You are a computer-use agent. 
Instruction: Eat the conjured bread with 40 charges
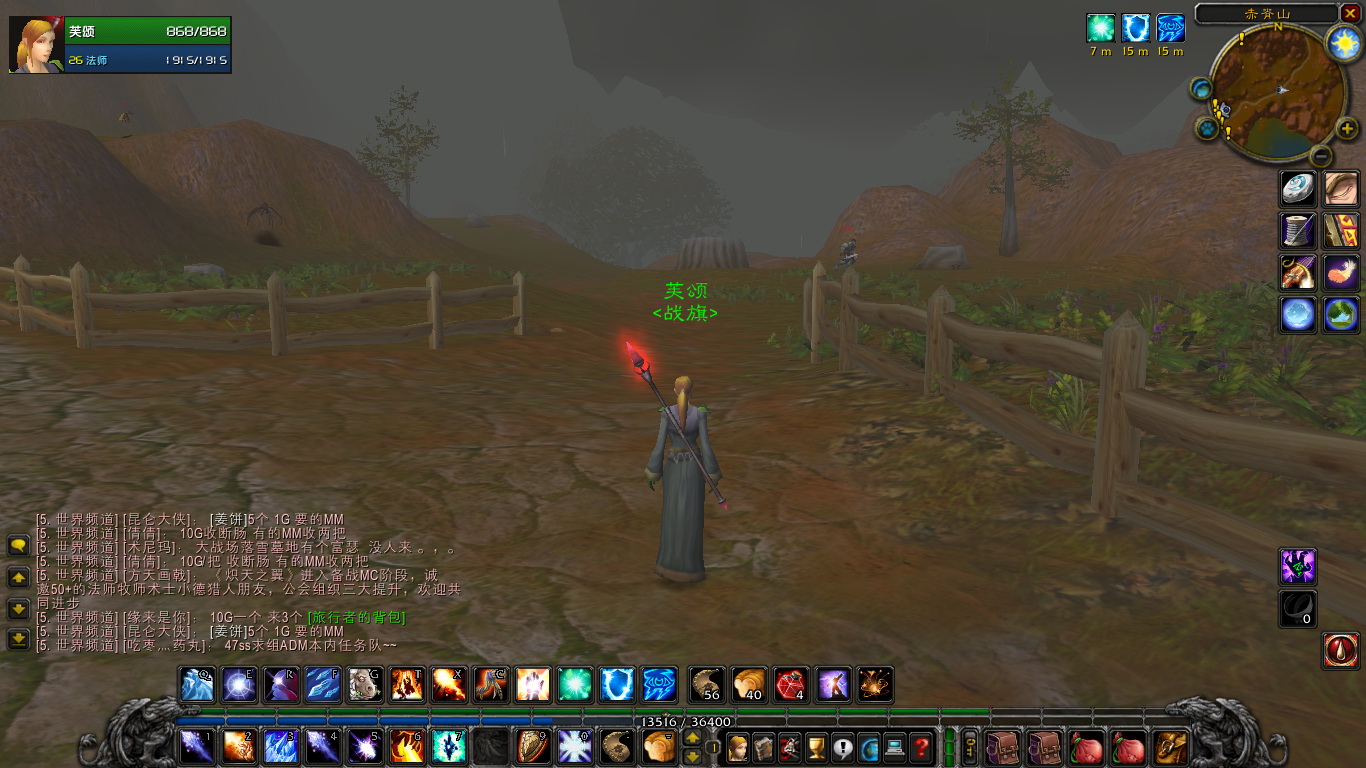[747, 685]
